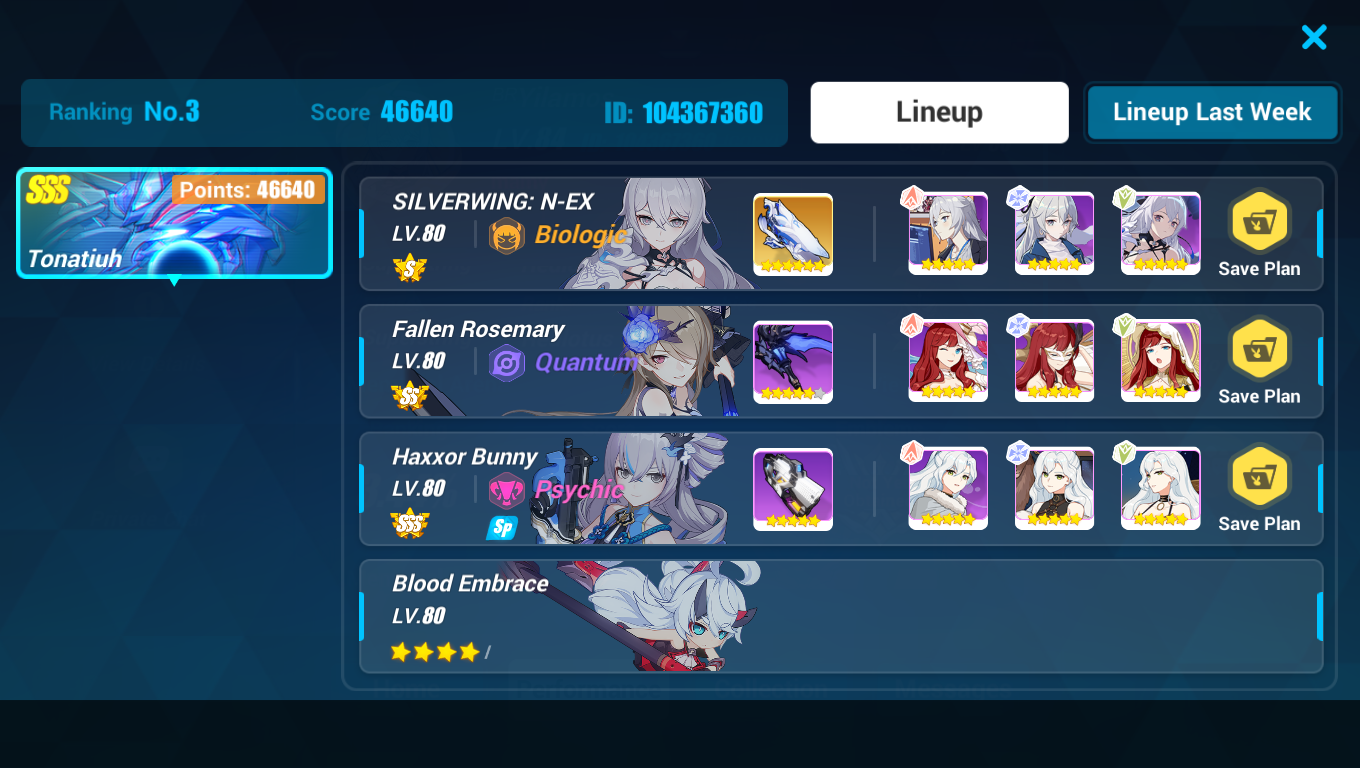The width and height of the screenshot is (1360, 768).
Task: Select the Biologic type icon beside SILVERWING: N-EX
Action: 507,237
